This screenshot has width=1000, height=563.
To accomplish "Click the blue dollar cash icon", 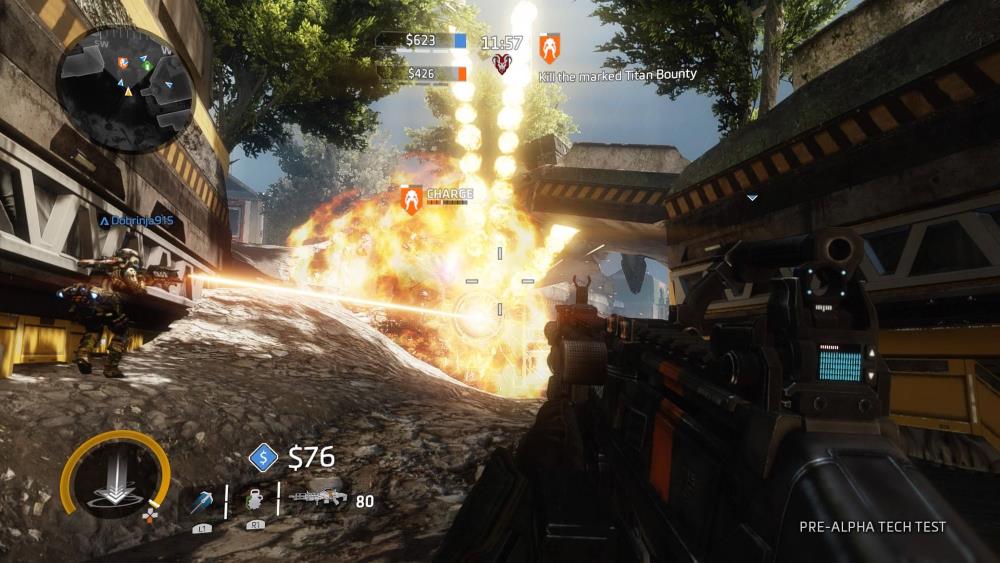I will (x=263, y=458).
